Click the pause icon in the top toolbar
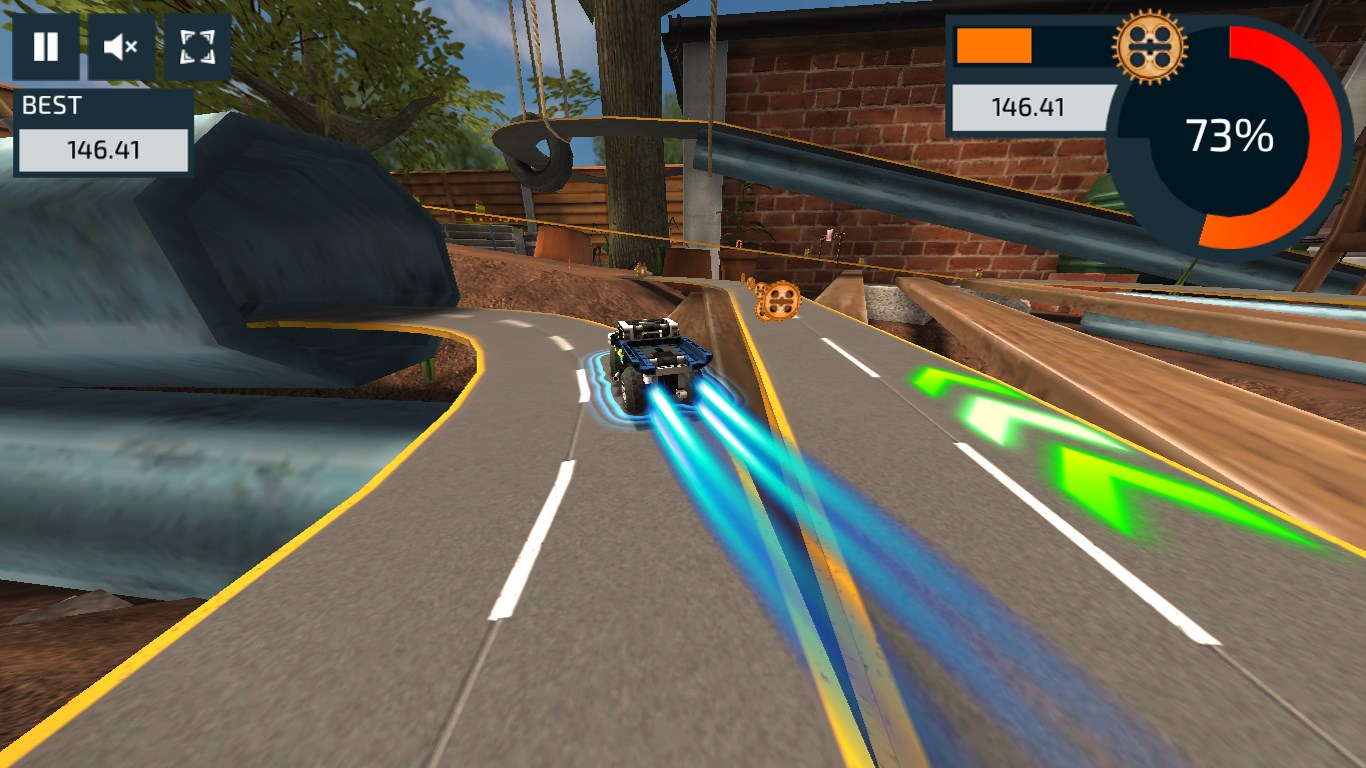 tap(46, 46)
